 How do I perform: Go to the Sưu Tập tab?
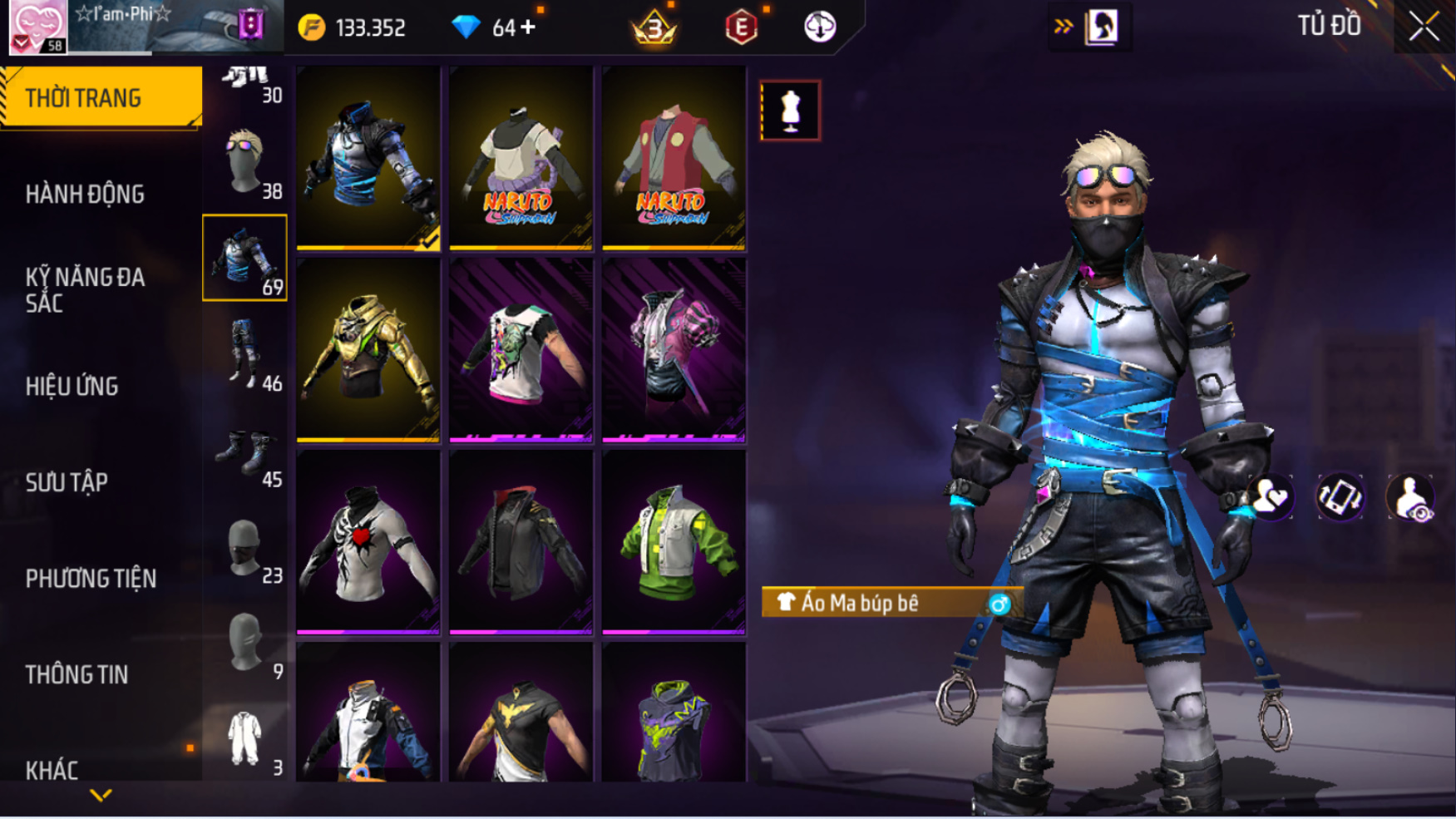(67, 482)
